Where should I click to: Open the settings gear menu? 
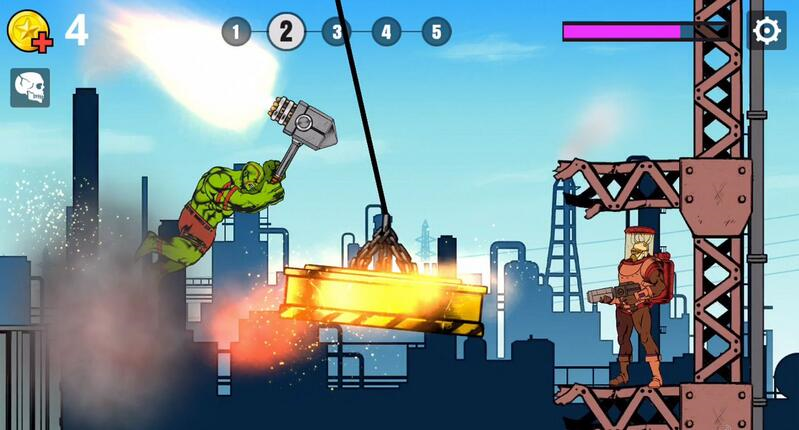[x=766, y=31]
